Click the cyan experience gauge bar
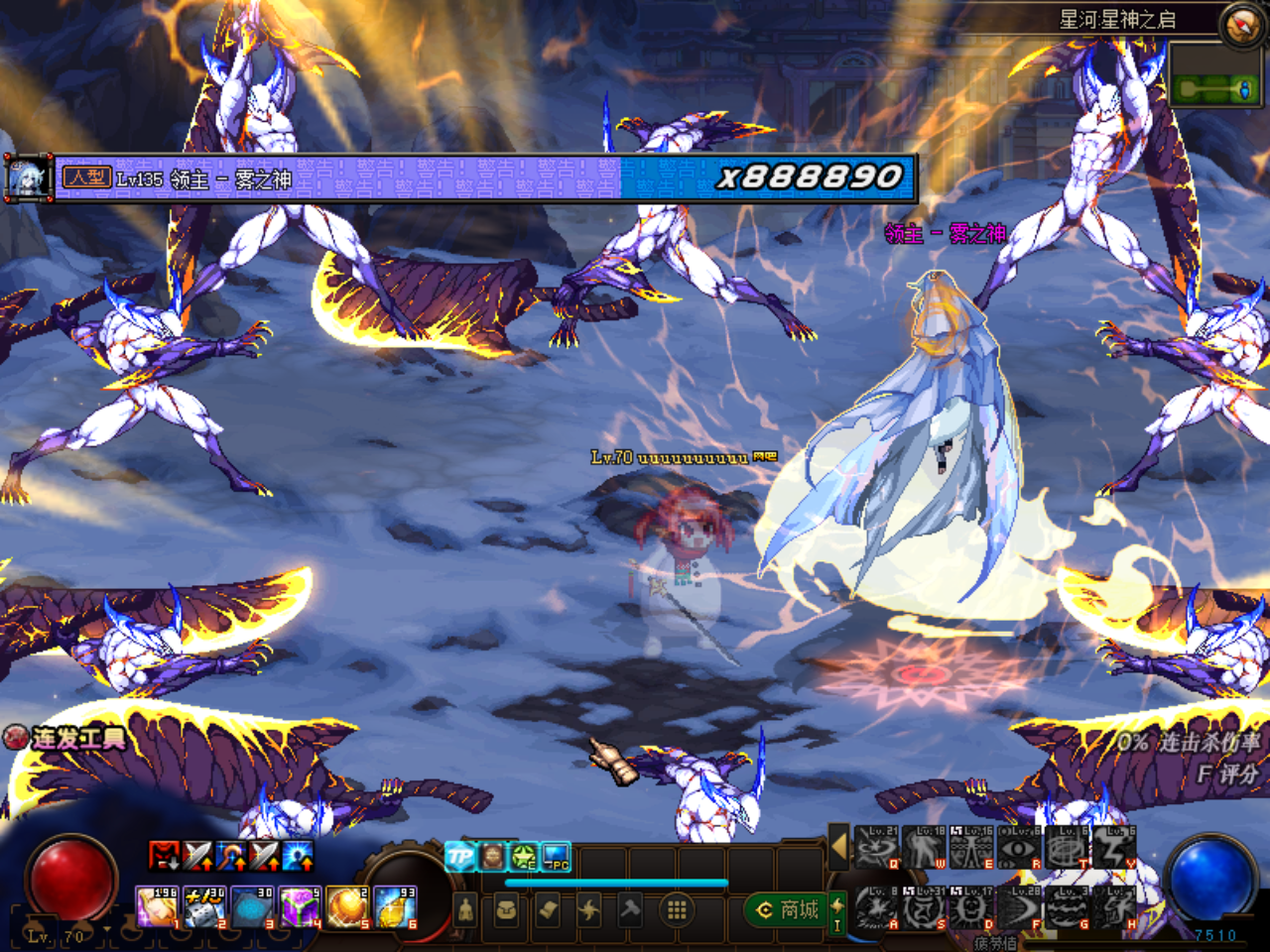 (614, 881)
